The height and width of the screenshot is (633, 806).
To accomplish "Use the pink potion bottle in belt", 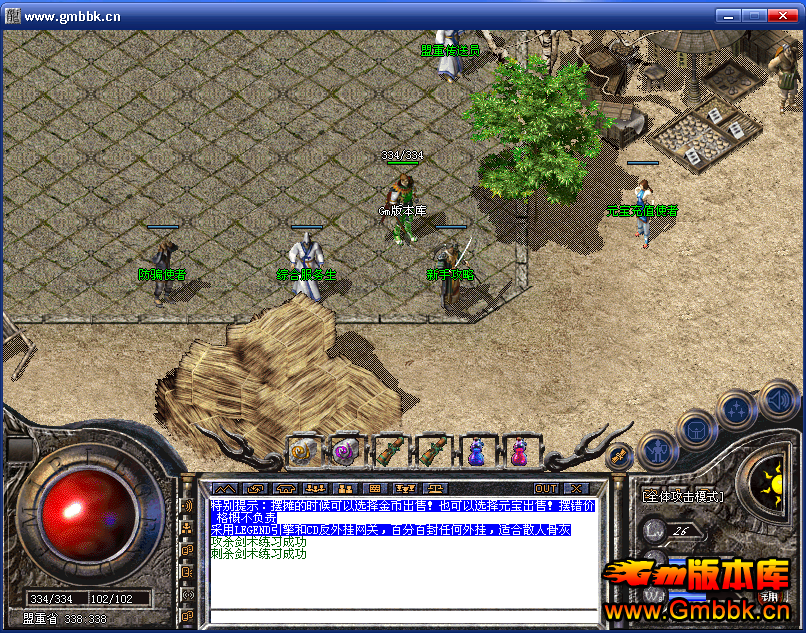I will 520,451.
